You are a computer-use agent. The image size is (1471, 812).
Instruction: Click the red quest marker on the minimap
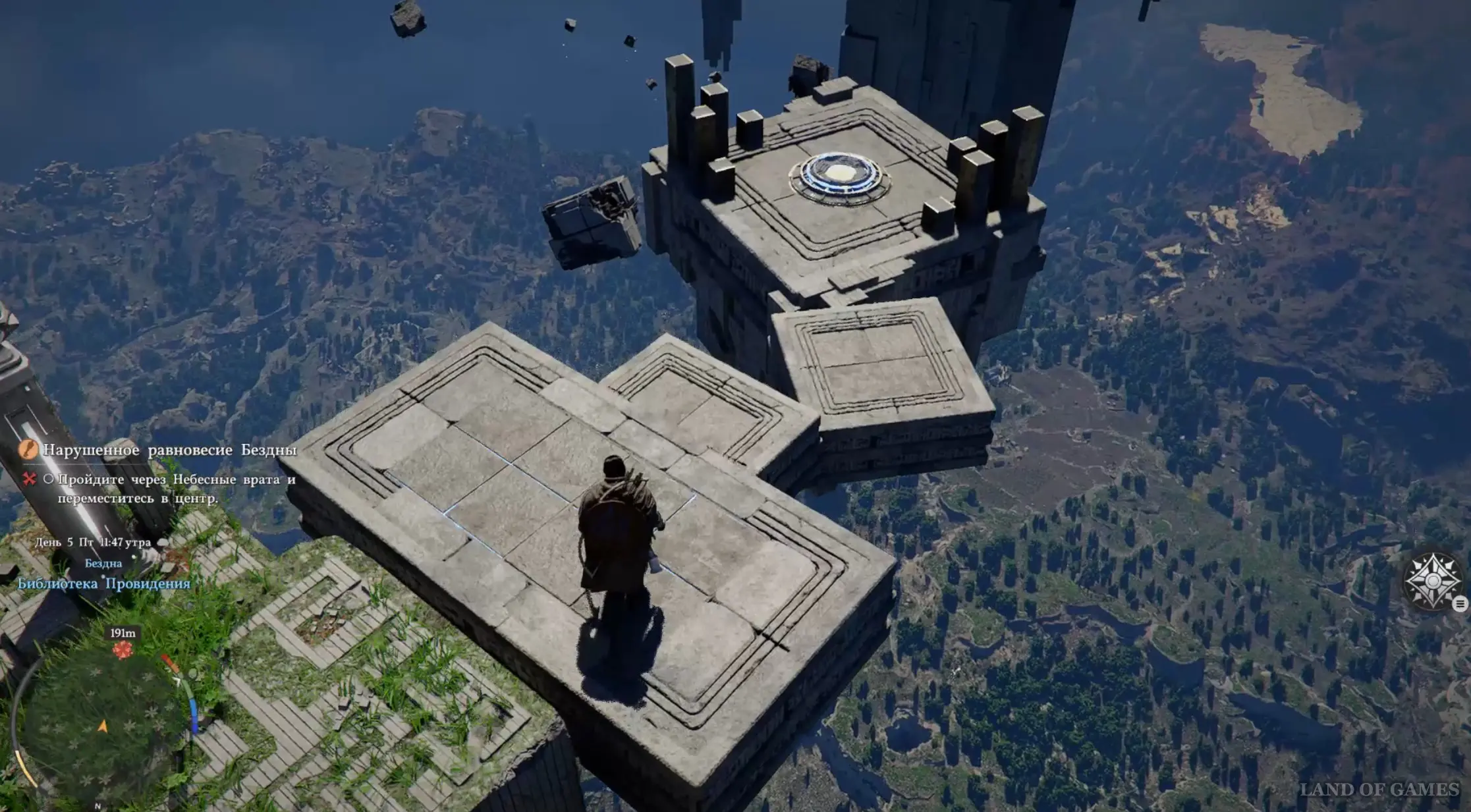point(122,651)
